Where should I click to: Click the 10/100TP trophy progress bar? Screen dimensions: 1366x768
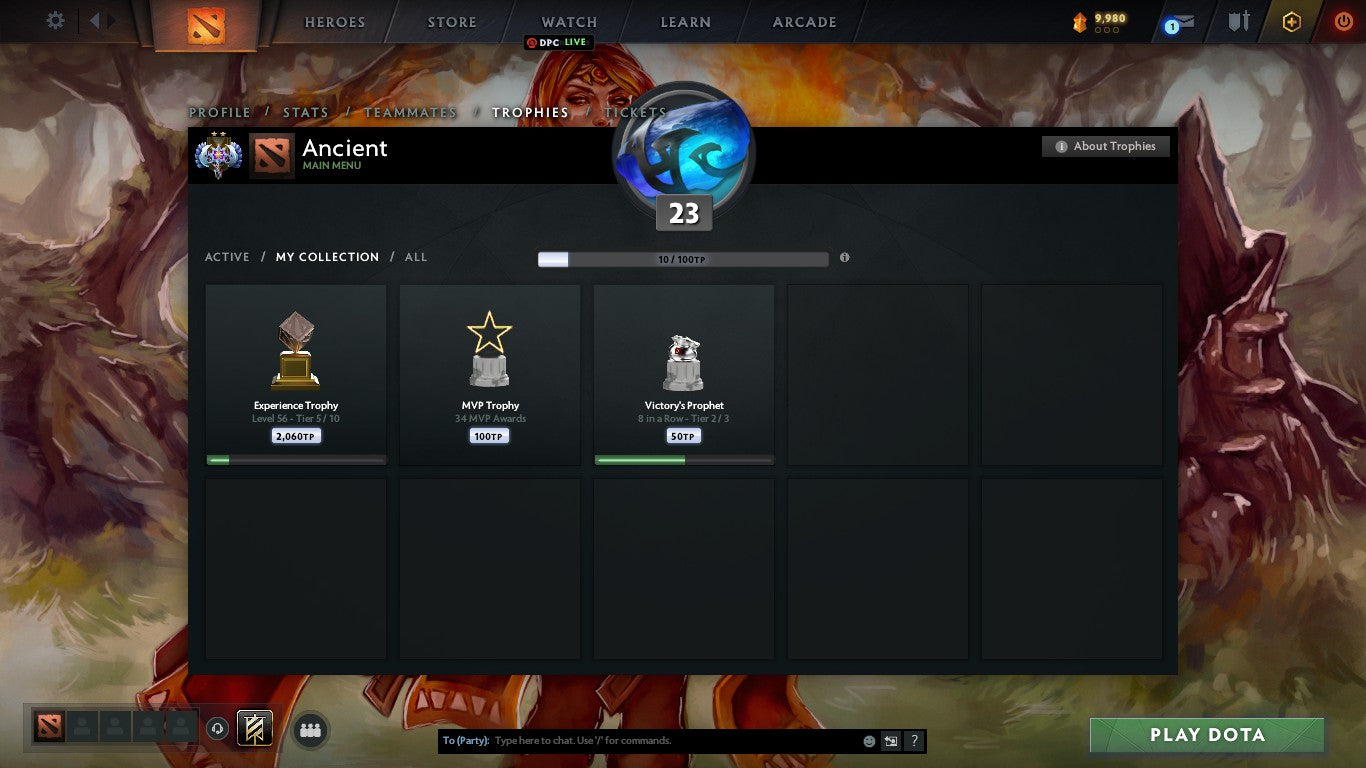pyautogui.click(x=683, y=257)
